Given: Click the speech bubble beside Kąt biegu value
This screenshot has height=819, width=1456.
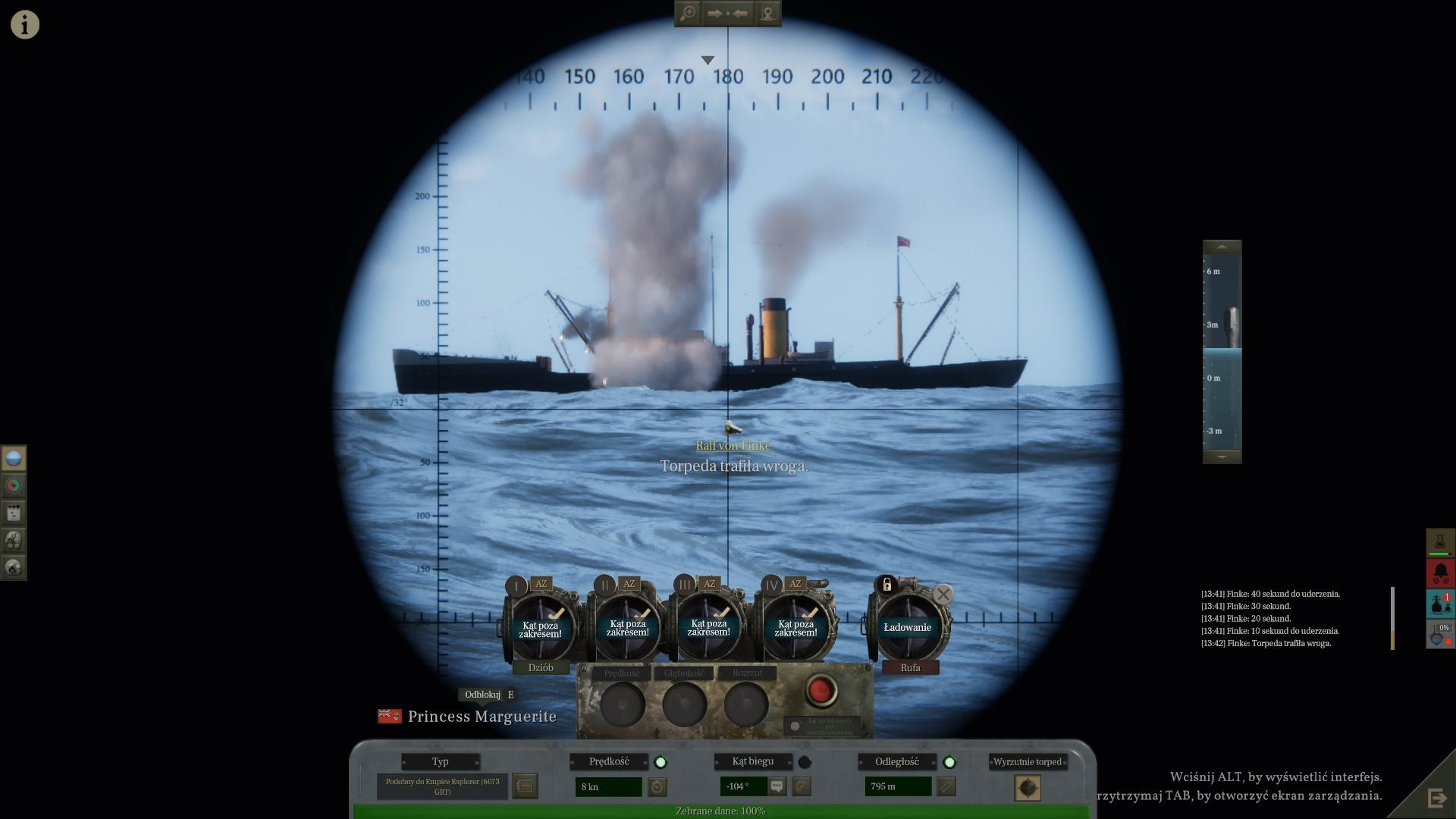Looking at the screenshot, I should click(x=777, y=786).
